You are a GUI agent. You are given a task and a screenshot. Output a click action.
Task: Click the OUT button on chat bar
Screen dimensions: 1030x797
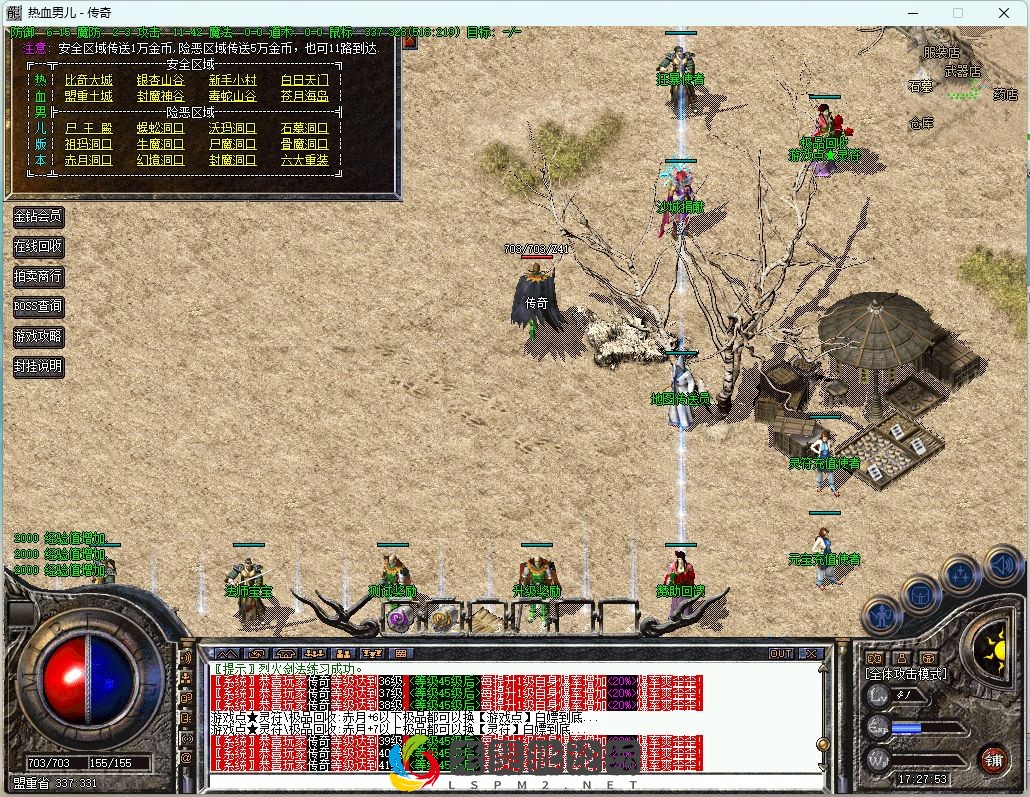(x=781, y=654)
